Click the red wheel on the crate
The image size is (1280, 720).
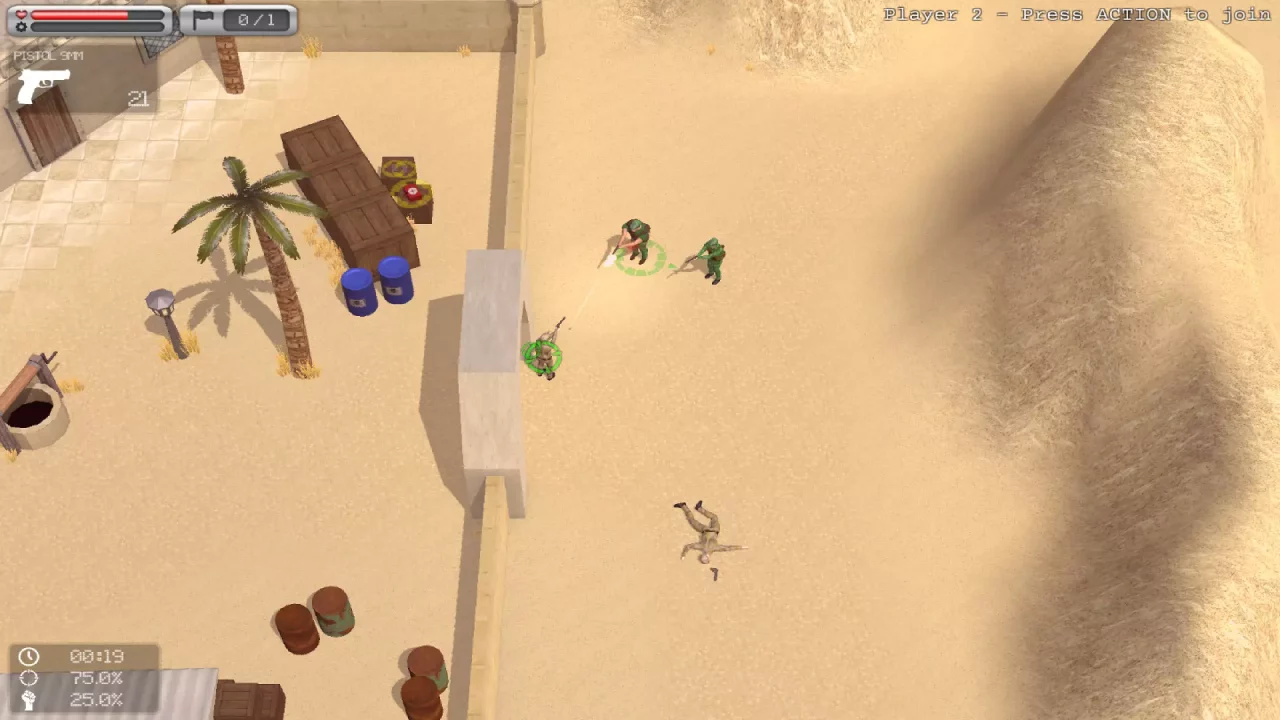(x=412, y=193)
